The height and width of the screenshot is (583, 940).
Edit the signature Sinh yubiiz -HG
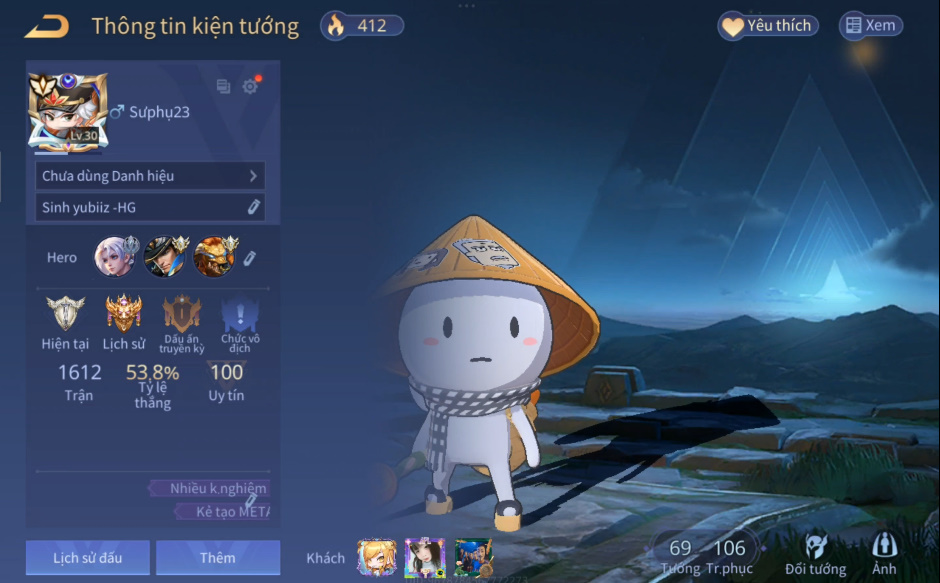(x=254, y=207)
